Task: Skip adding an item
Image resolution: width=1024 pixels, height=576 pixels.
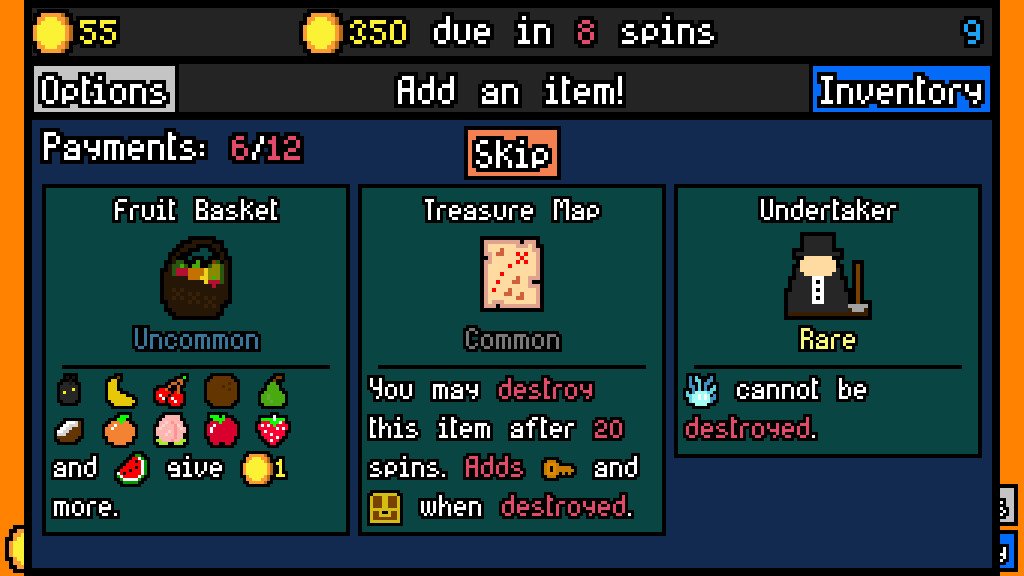Action: coord(512,154)
